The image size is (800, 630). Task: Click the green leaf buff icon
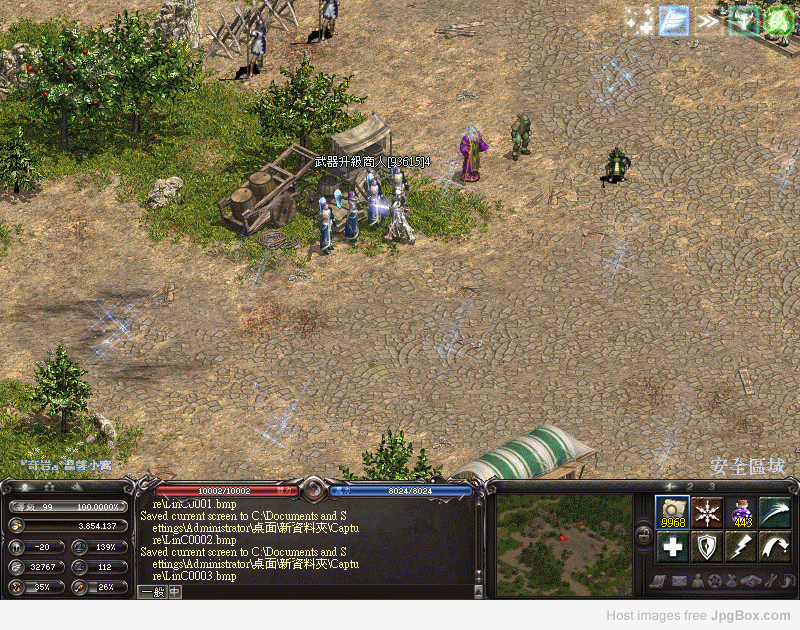pyautogui.click(x=779, y=19)
